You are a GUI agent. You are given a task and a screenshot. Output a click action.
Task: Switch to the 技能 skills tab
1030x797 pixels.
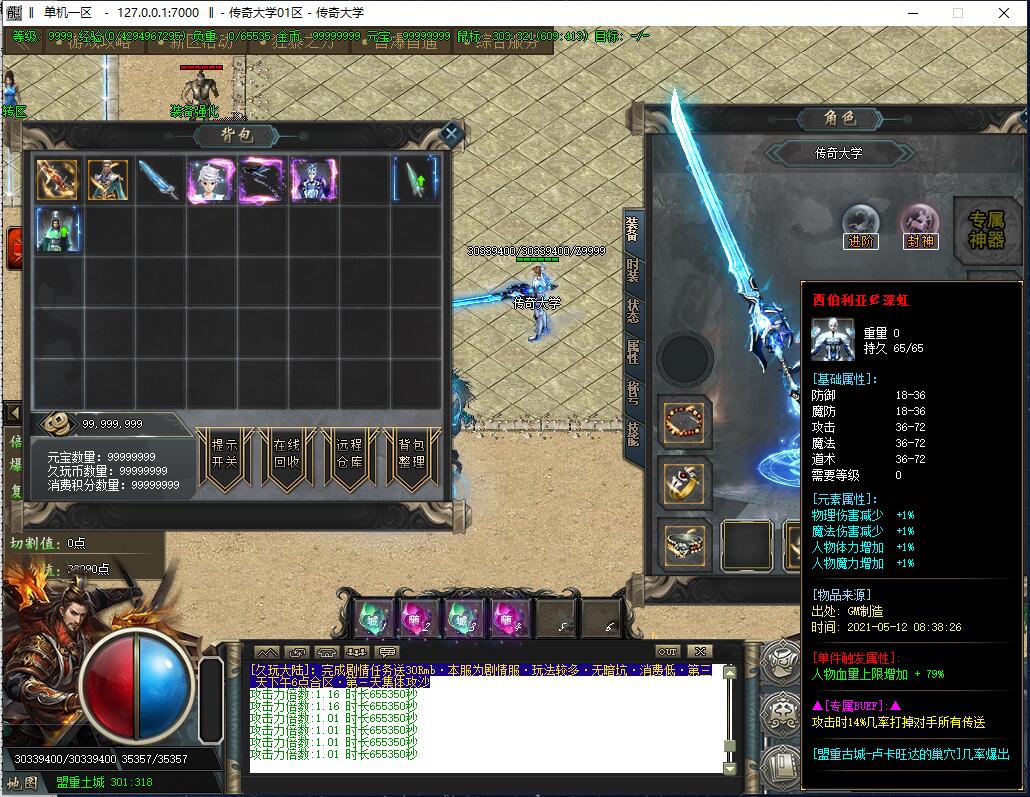tap(633, 432)
